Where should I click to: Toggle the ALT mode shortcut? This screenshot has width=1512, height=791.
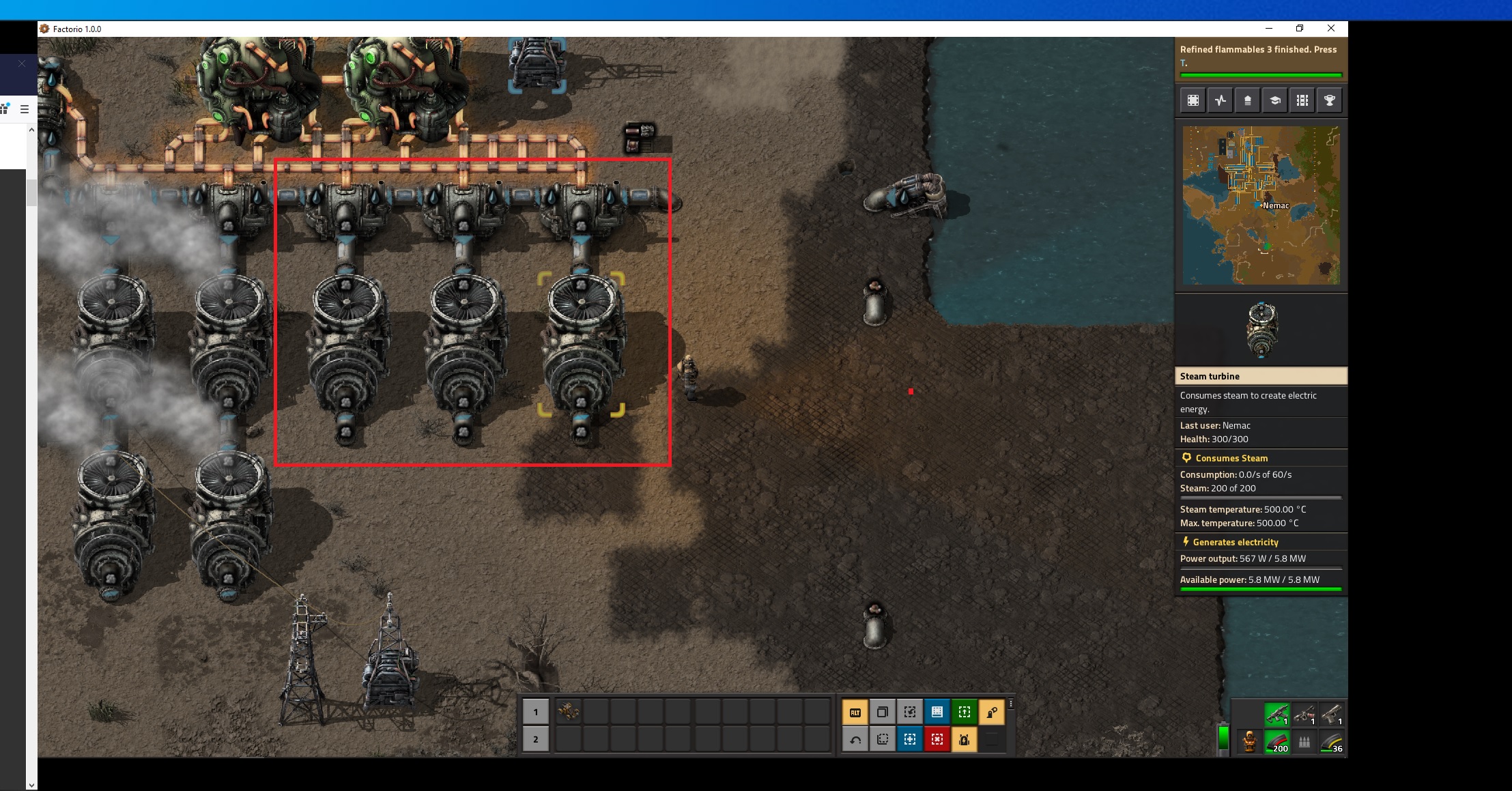point(855,712)
